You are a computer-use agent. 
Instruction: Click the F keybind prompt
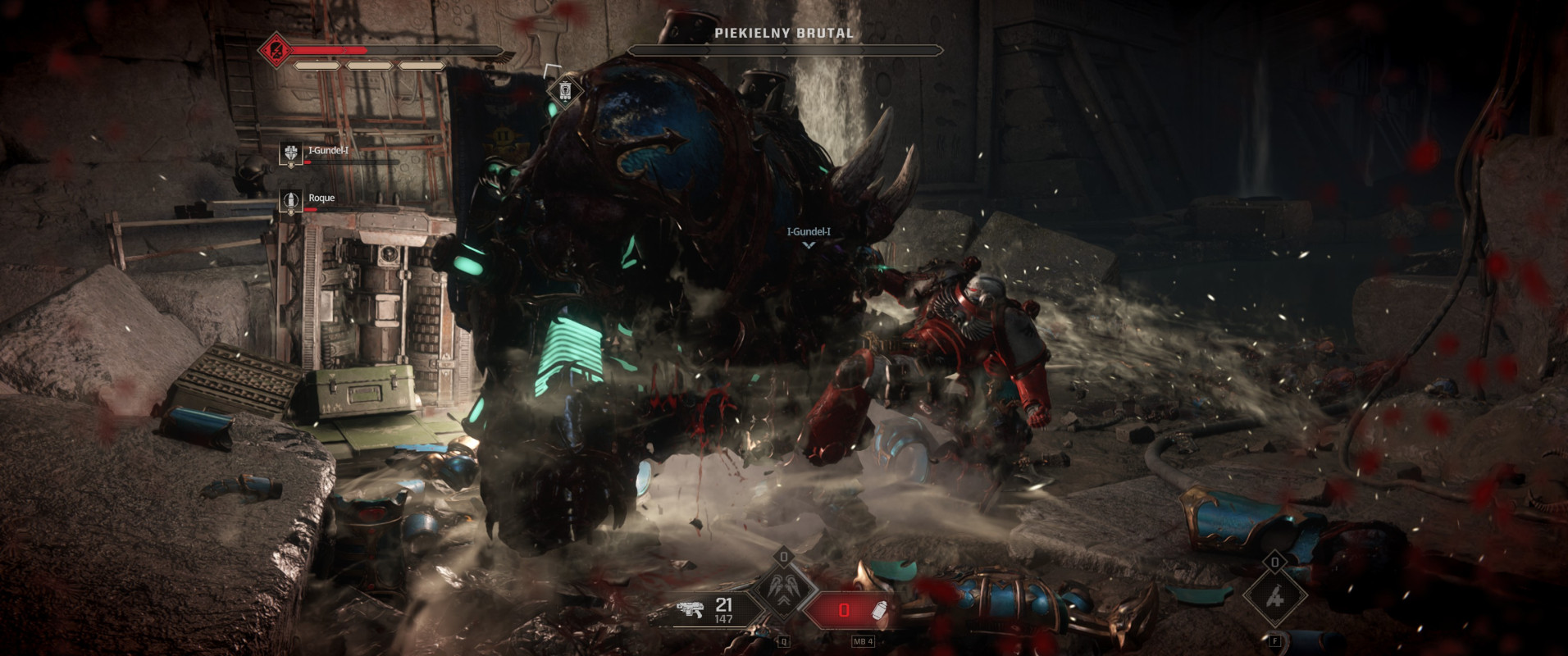[x=1275, y=642]
